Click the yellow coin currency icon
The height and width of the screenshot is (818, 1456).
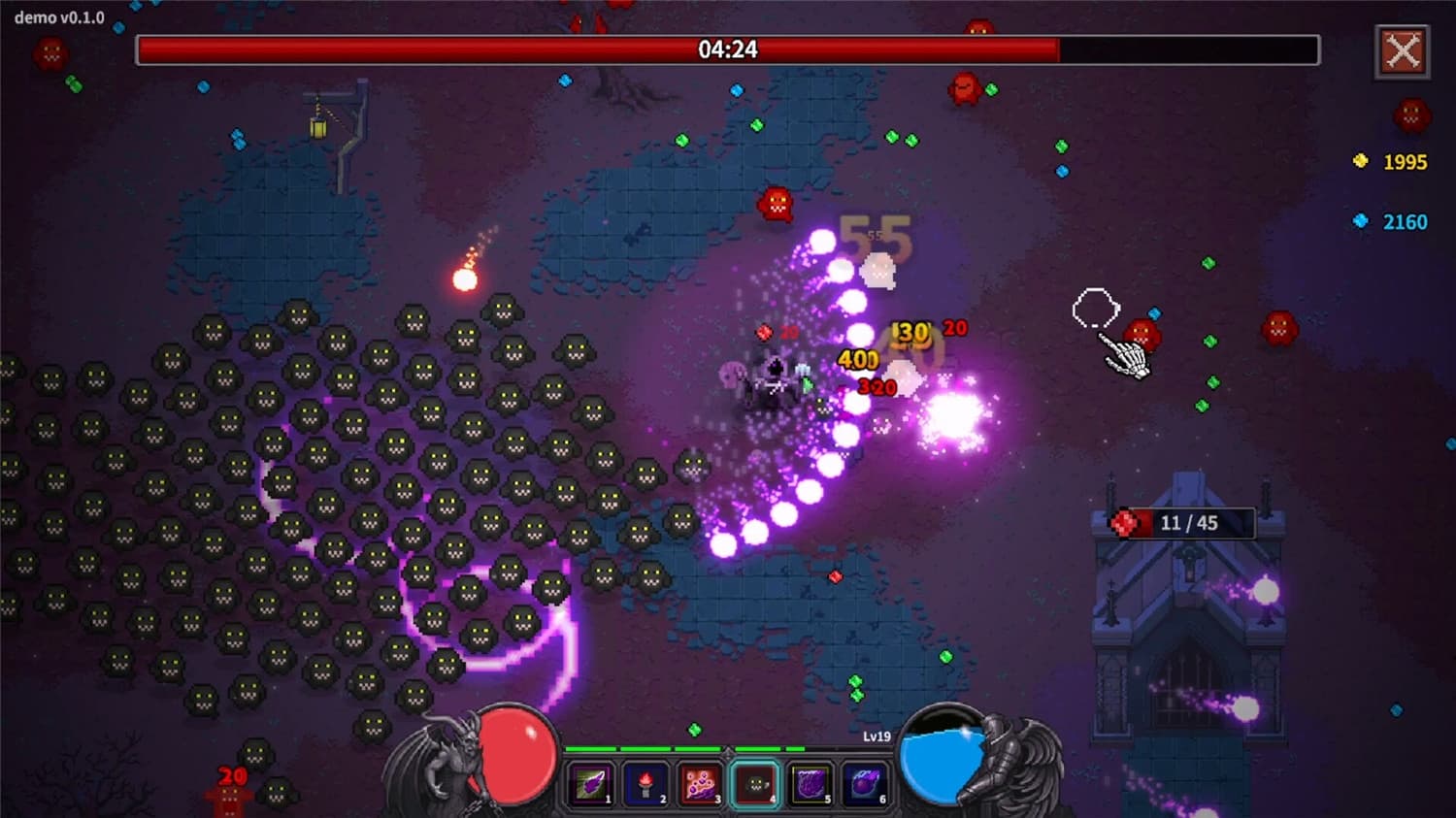tap(1361, 162)
